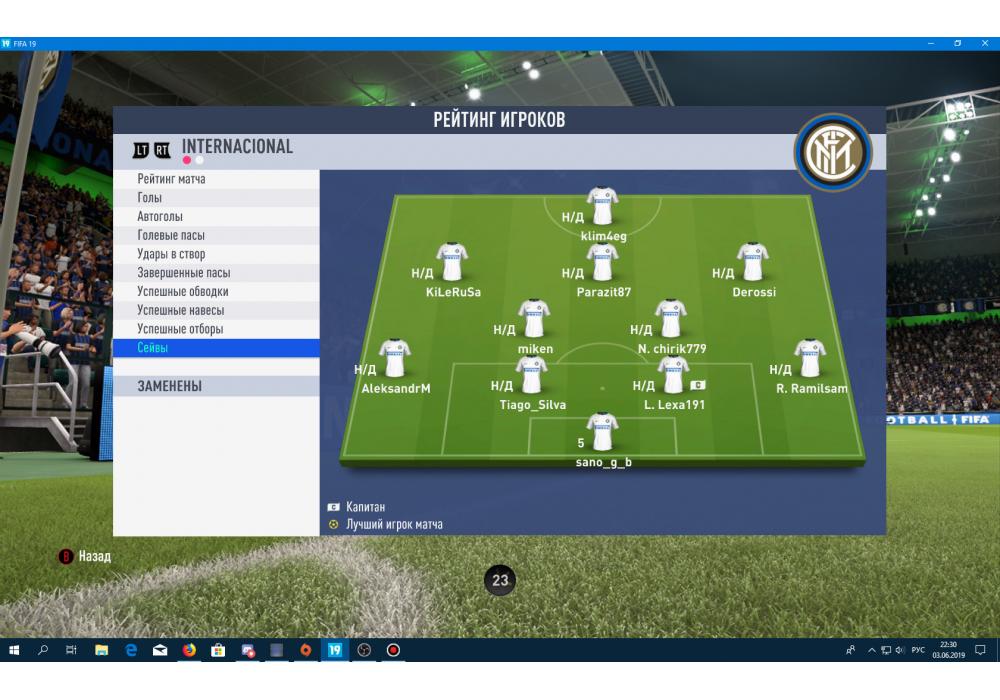Choose player Derossi on the pitch

click(x=753, y=262)
